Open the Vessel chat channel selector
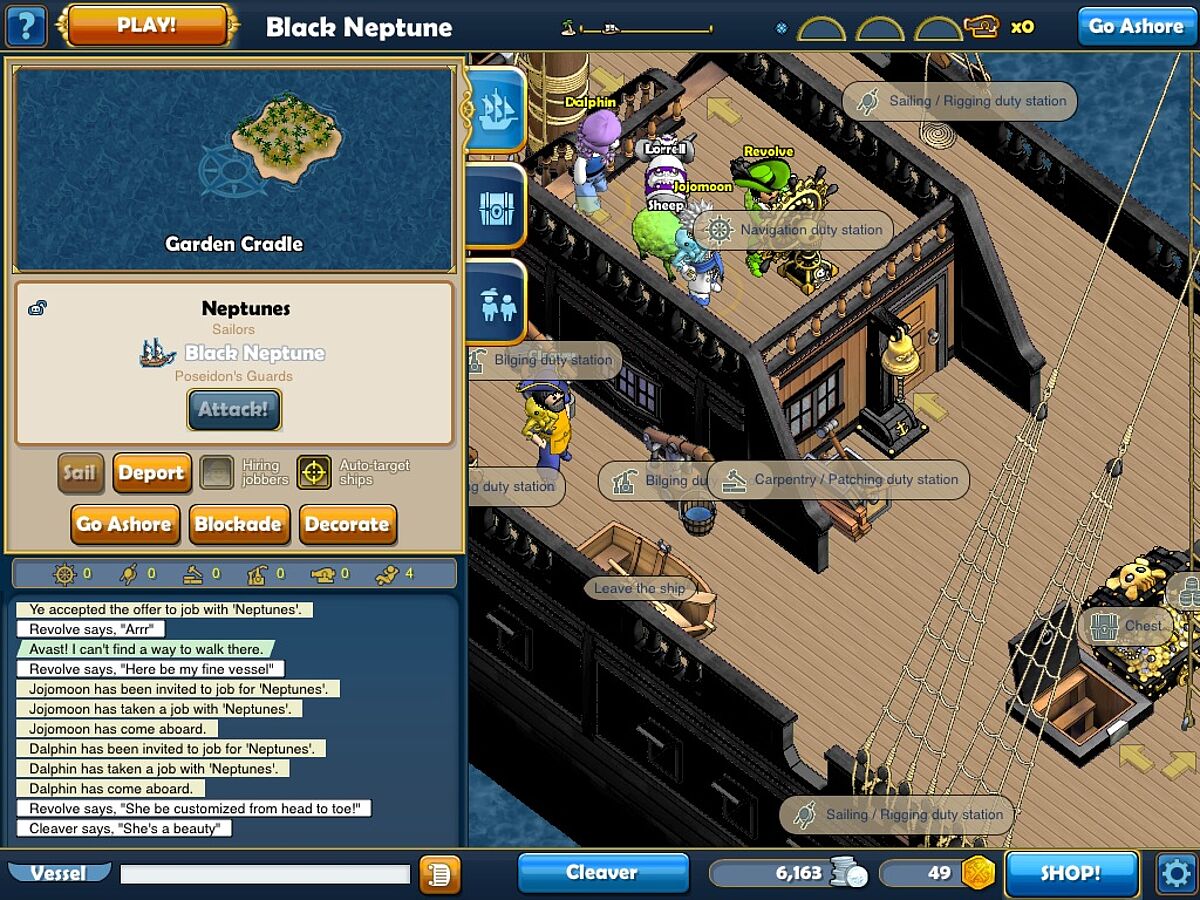The image size is (1200, 900). pyautogui.click(x=58, y=873)
